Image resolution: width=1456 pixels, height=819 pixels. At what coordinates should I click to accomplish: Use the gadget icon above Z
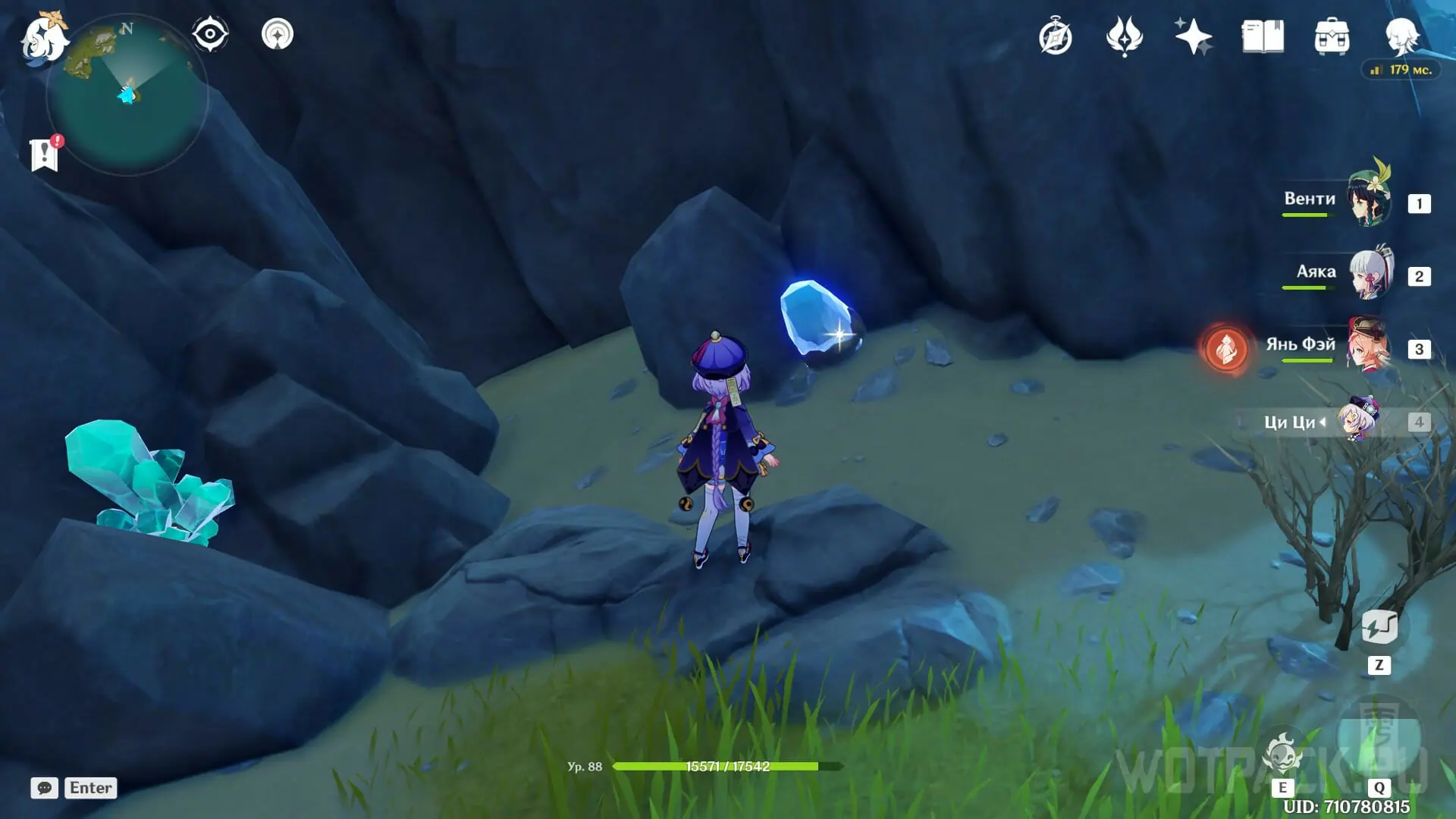click(1379, 628)
